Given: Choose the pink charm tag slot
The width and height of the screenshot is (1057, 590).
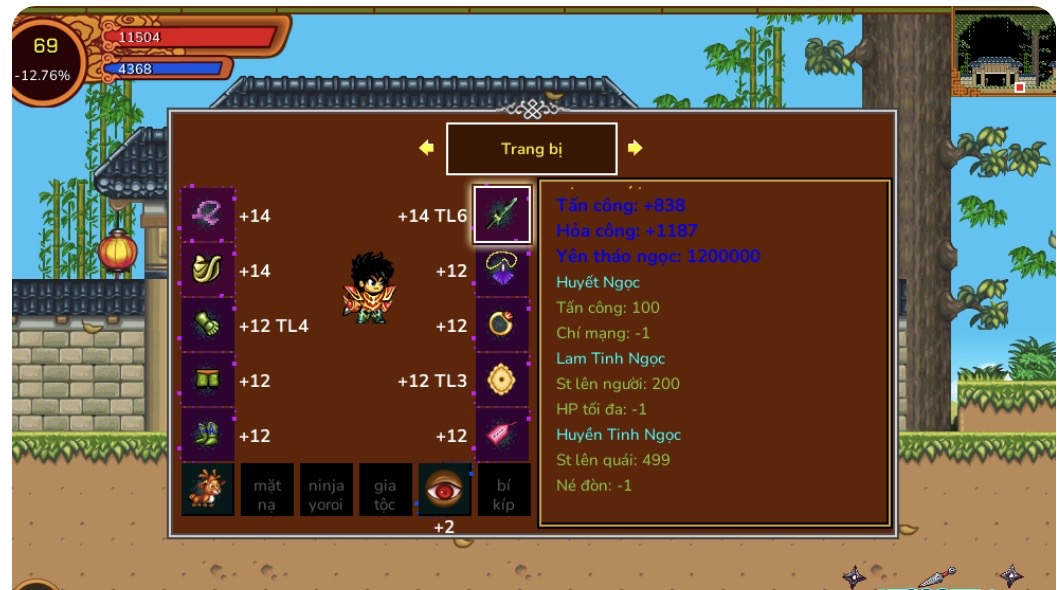Looking at the screenshot, I should point(502,435).
